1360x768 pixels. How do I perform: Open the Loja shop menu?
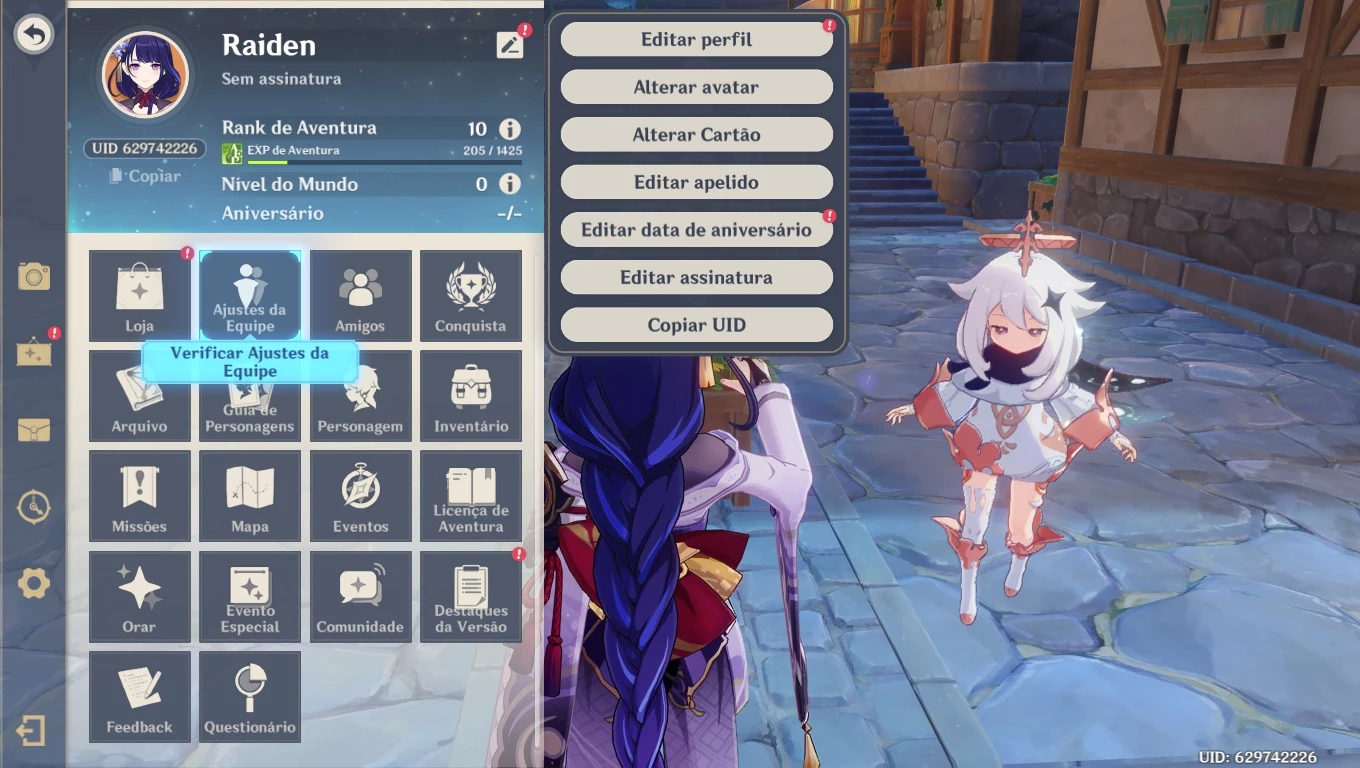coord(139,295)
